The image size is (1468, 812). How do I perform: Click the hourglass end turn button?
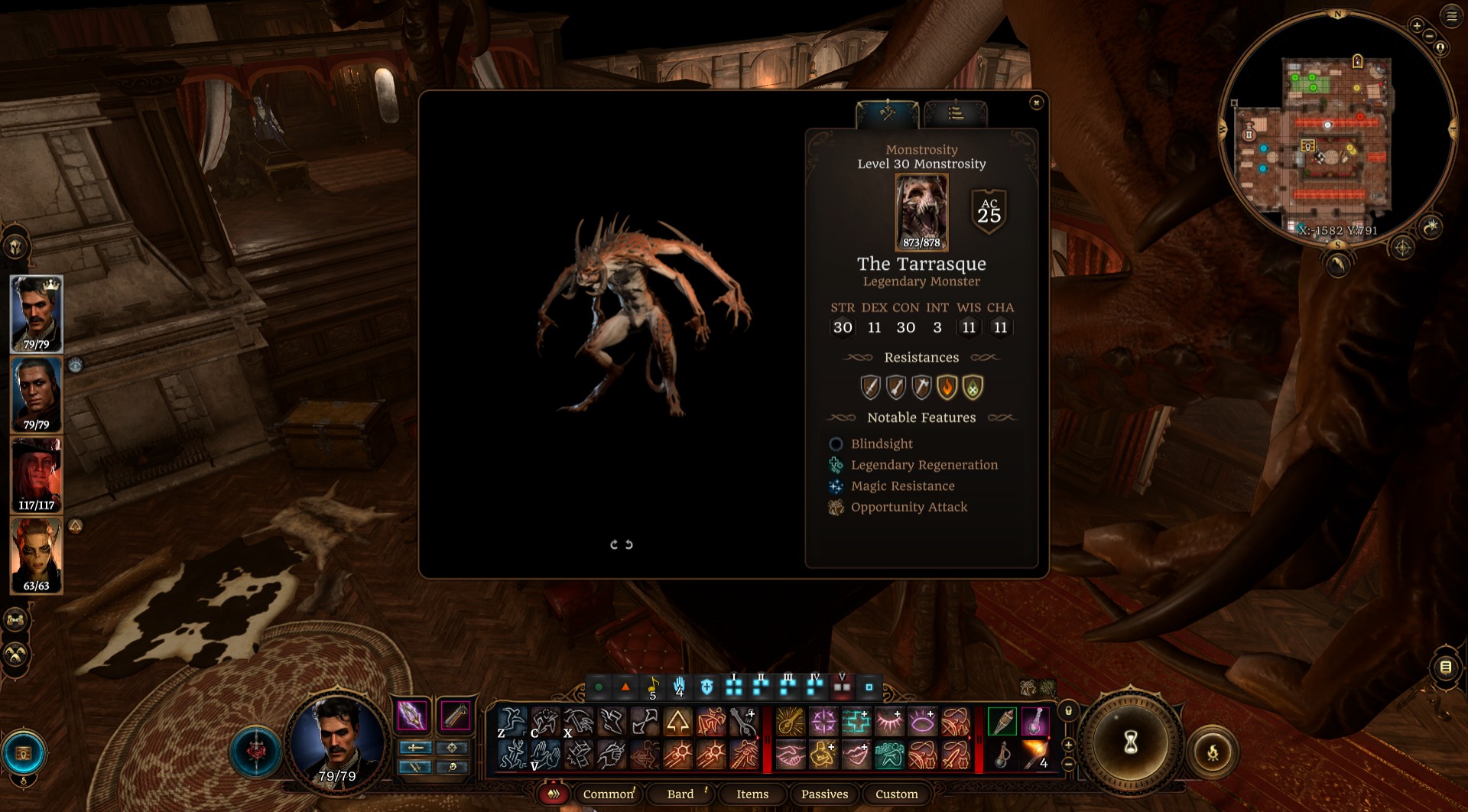click(1131, 742)
